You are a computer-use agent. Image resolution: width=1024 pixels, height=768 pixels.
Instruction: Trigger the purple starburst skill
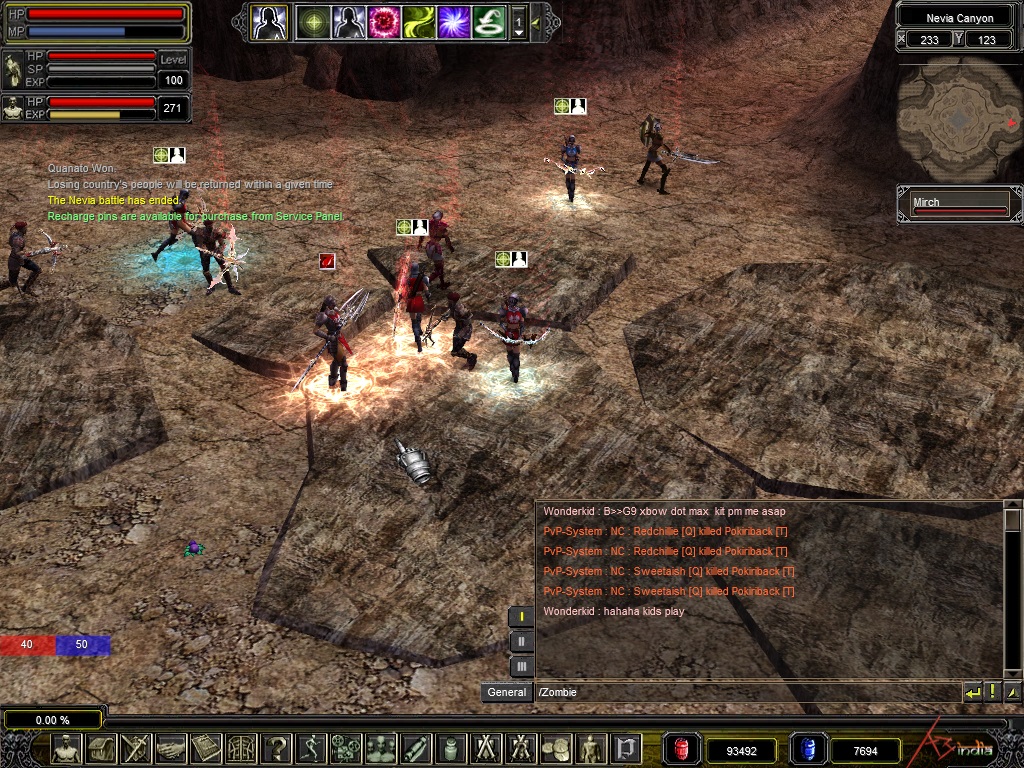[454, 21]
